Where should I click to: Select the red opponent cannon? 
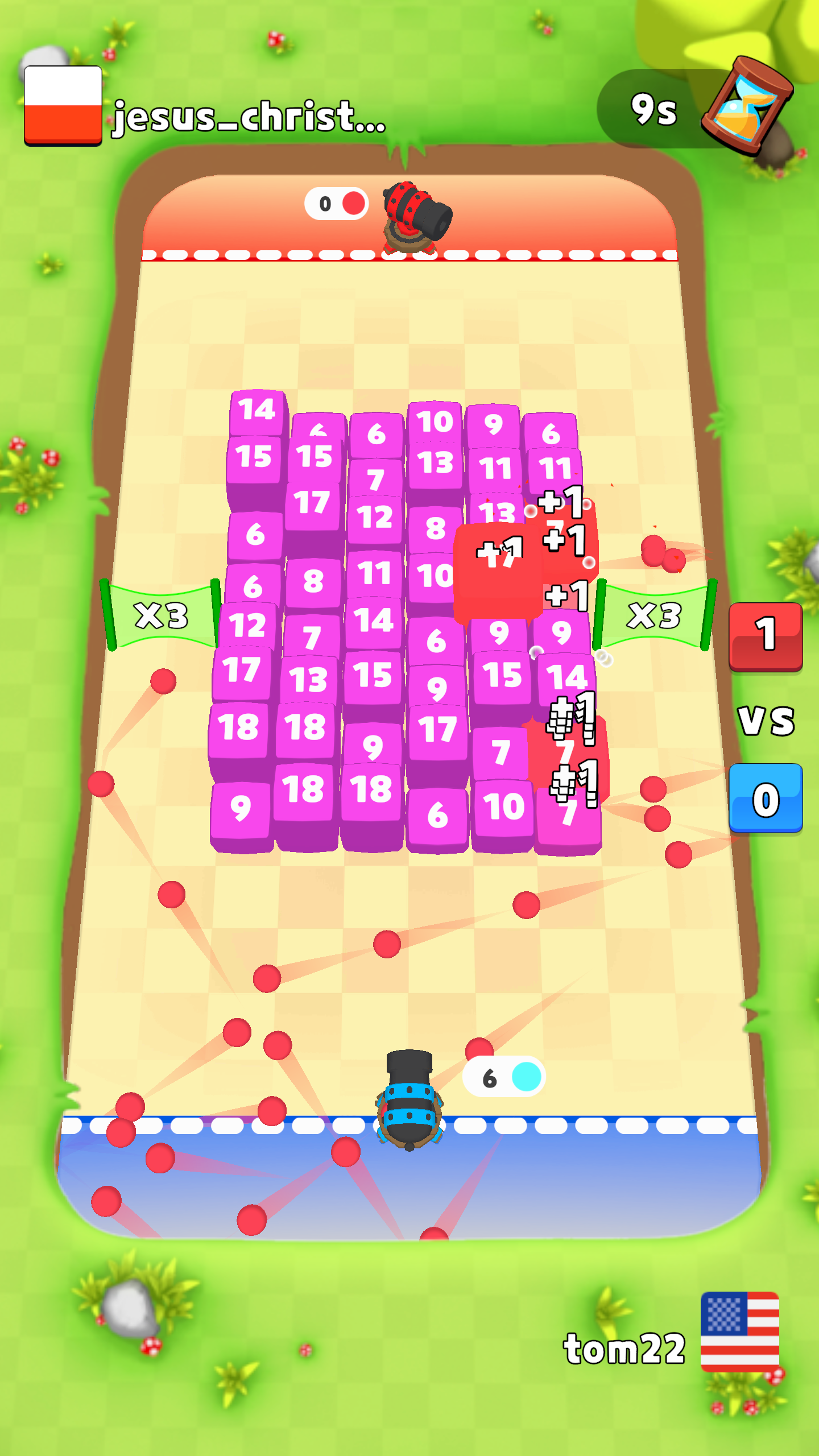click(x=411, y=216)
